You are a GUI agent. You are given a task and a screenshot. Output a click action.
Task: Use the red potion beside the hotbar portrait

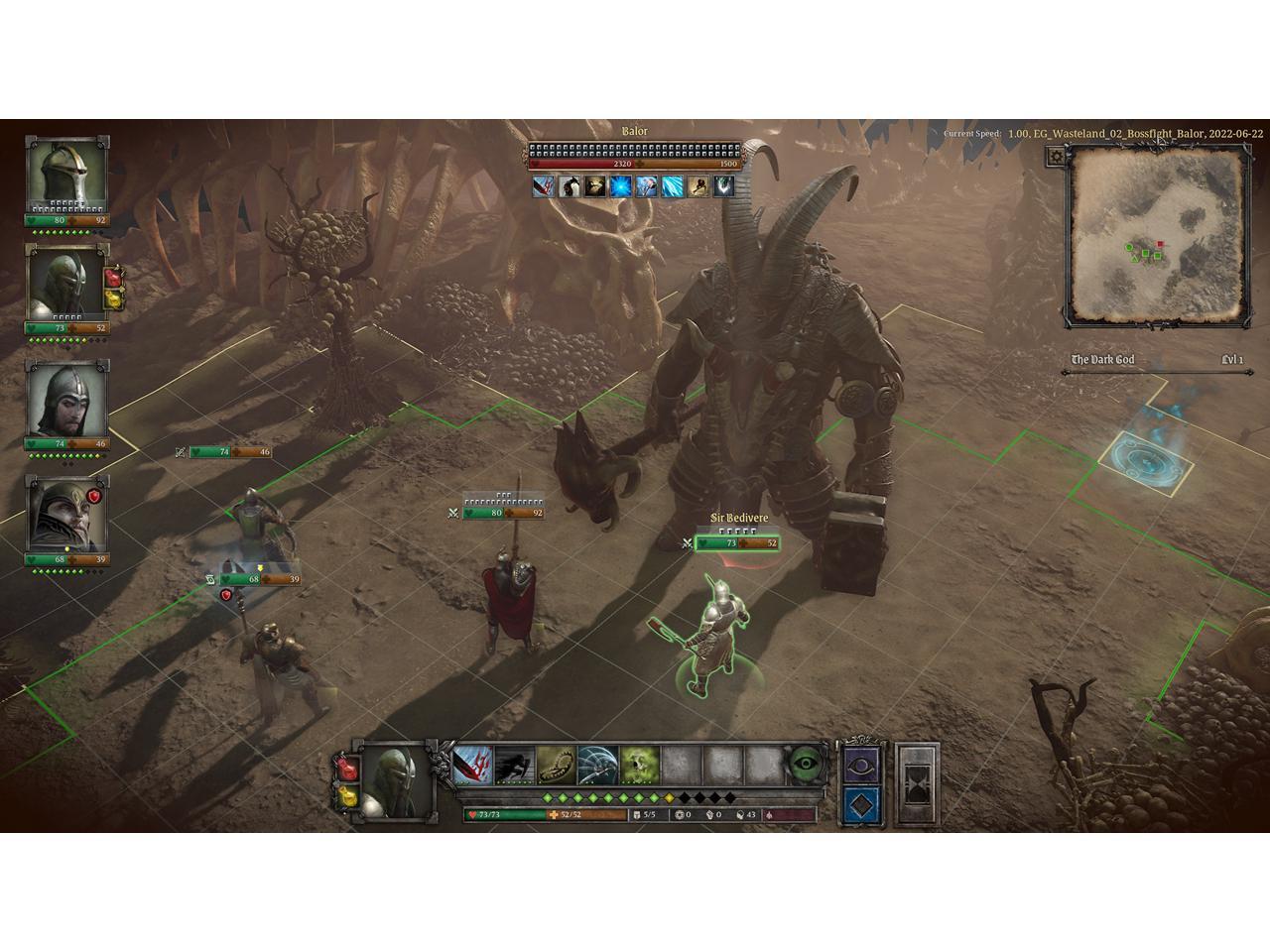pyautogui.click(x=348, y=768)
